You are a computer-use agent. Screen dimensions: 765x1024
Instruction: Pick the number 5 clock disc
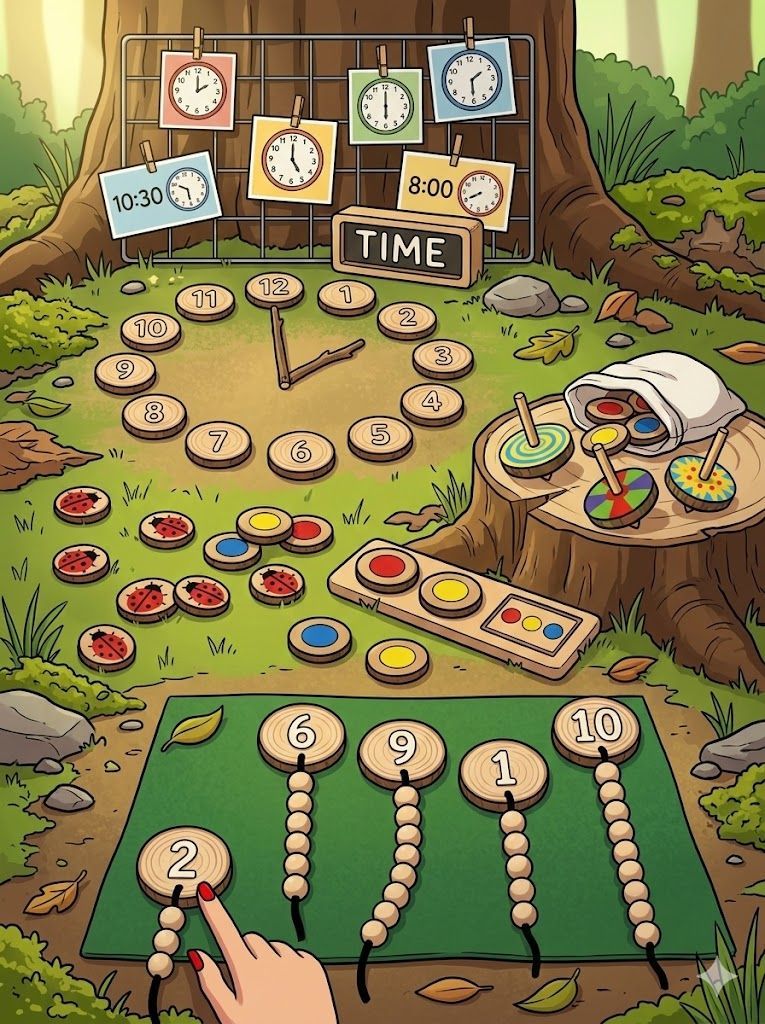380,436
